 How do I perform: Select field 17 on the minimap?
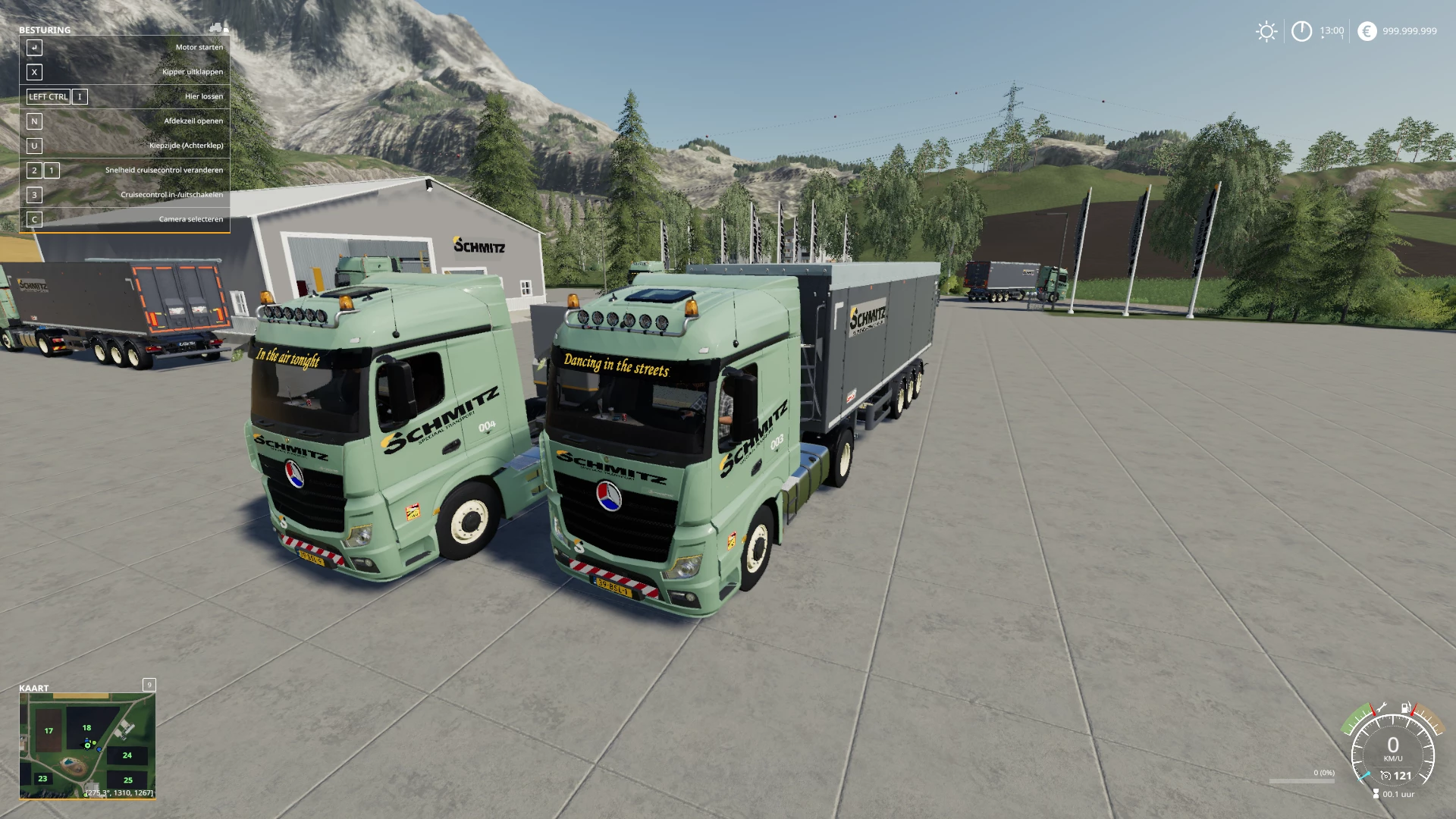pos(49,731)
